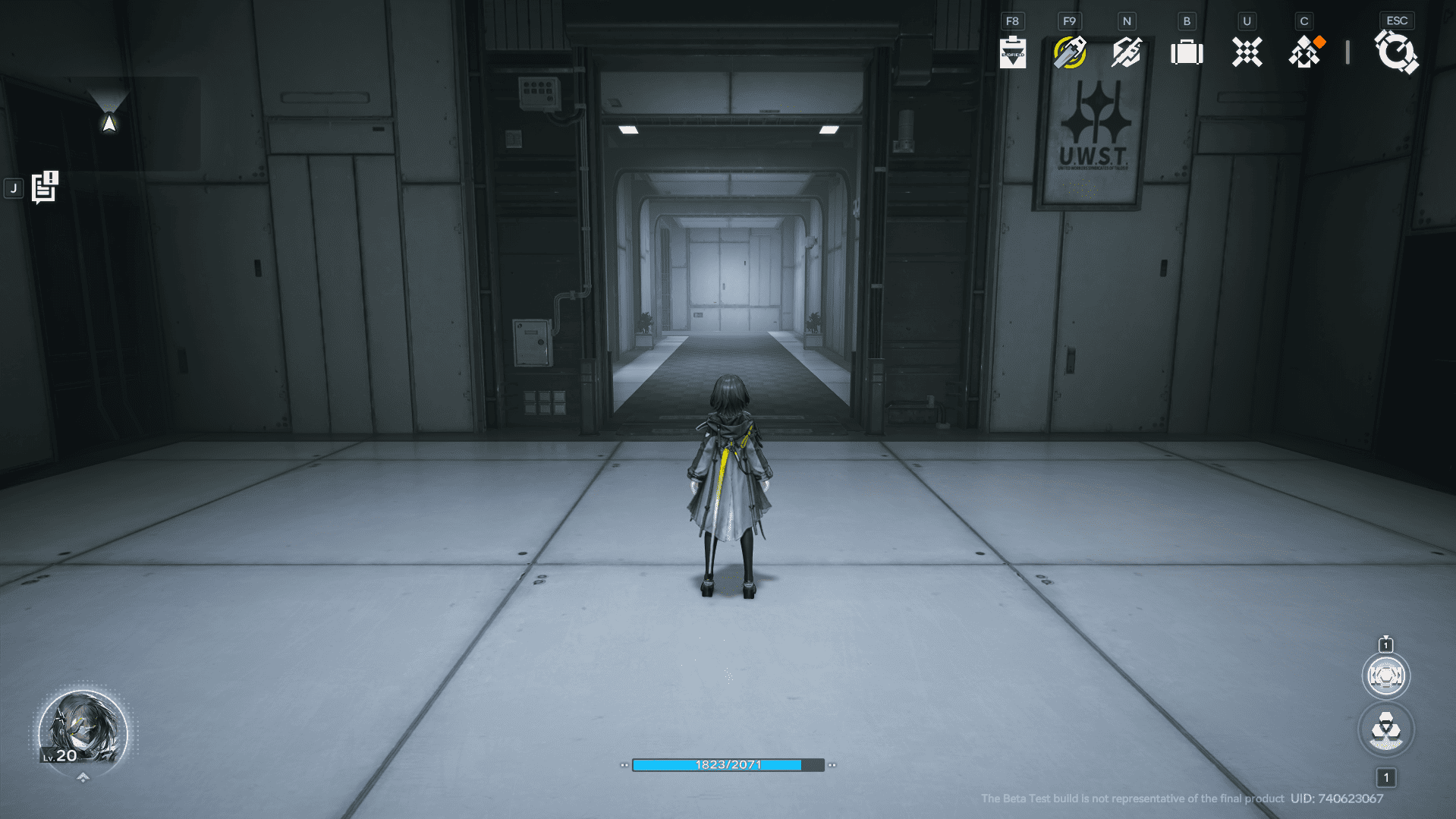The image size is (1456, 819).
Task: Open the checkered X-shaped icon
Action: 1247,52
